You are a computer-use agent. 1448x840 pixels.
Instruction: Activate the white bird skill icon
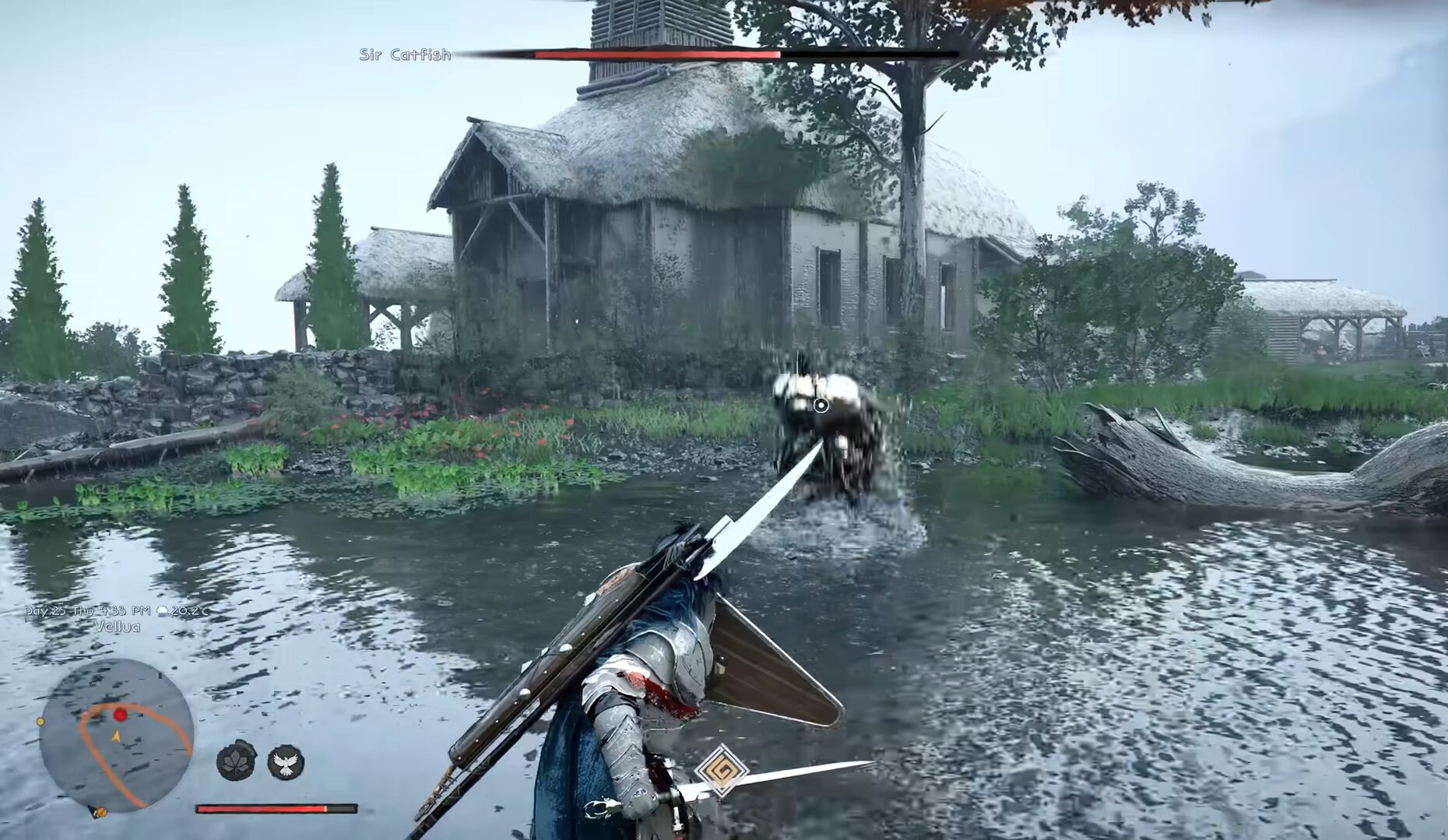click(x=286, y=762)
